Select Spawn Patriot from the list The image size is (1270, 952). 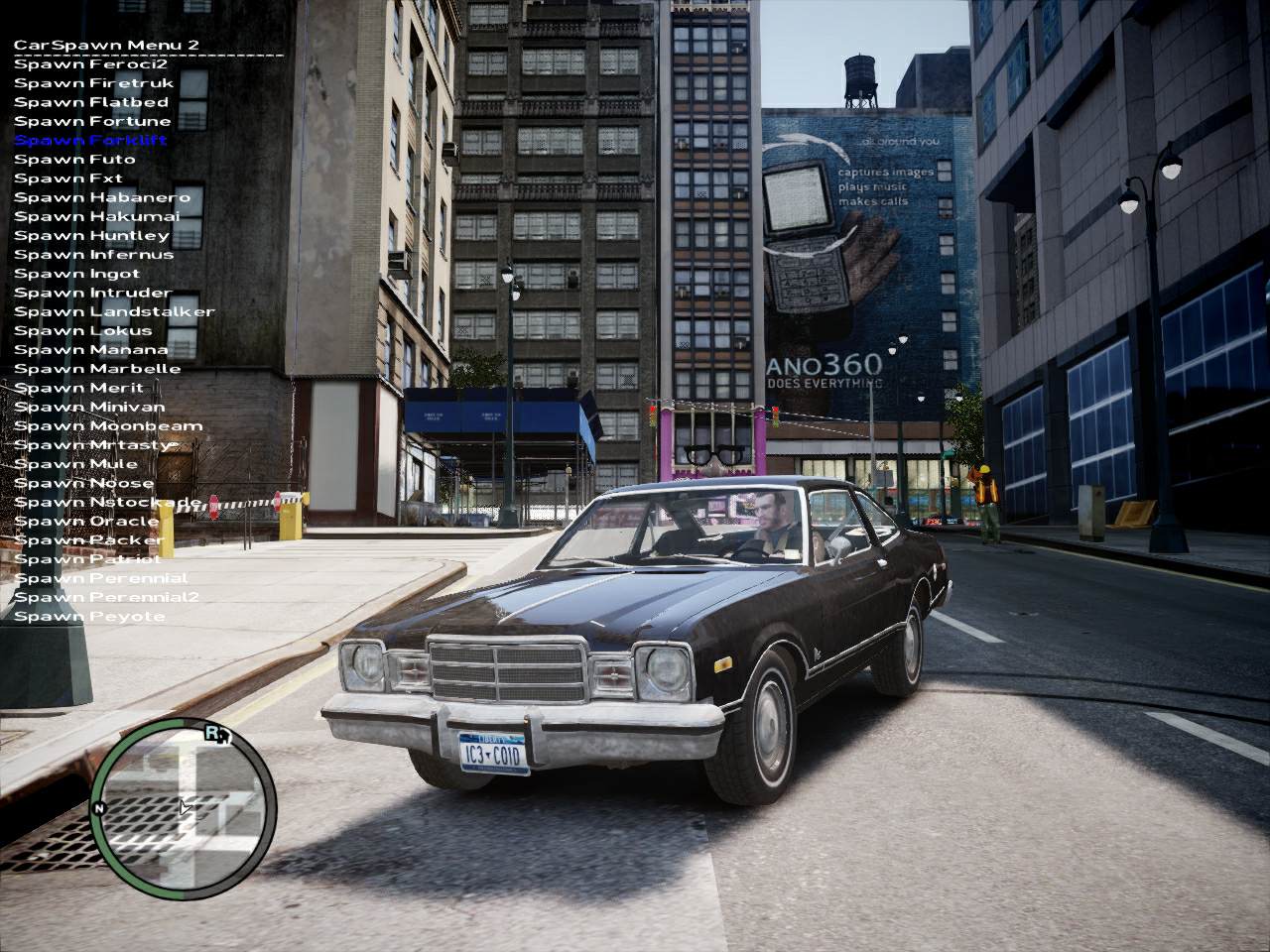[x=87, y=559]
